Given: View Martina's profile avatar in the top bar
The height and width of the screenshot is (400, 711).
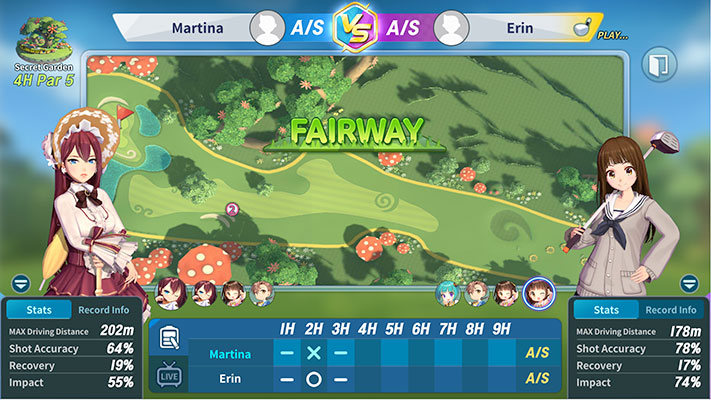Looking at the screenshot, I should pos(267,25).
